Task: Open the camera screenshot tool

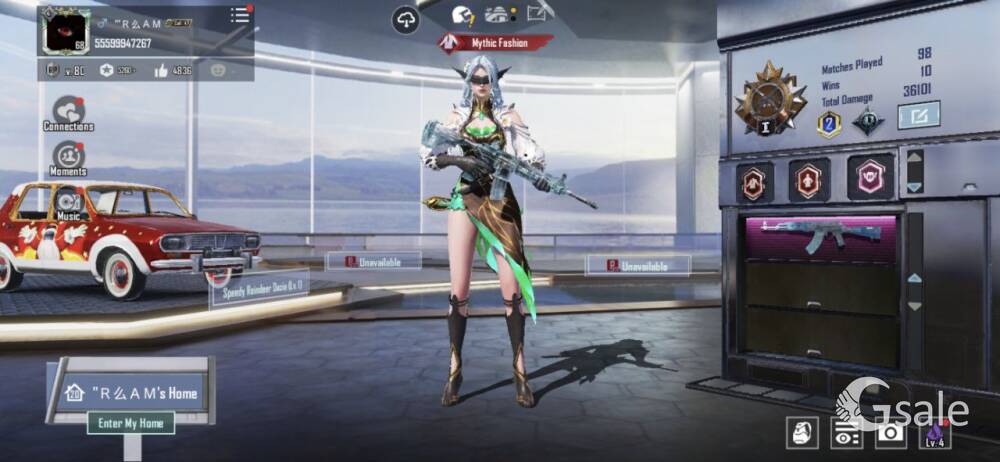Action: 890,431
